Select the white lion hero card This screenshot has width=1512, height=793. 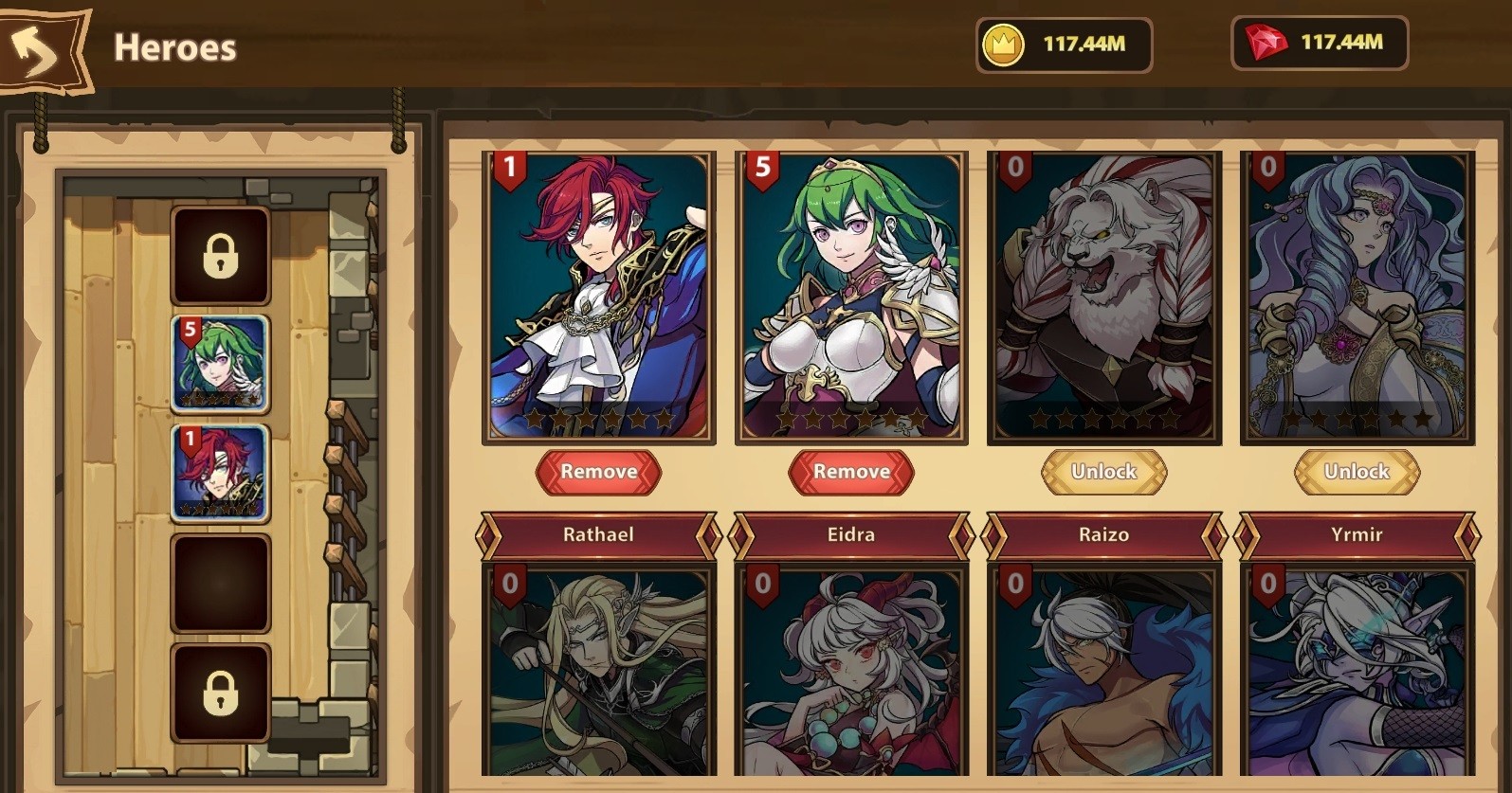click(x=1103, y=297)
